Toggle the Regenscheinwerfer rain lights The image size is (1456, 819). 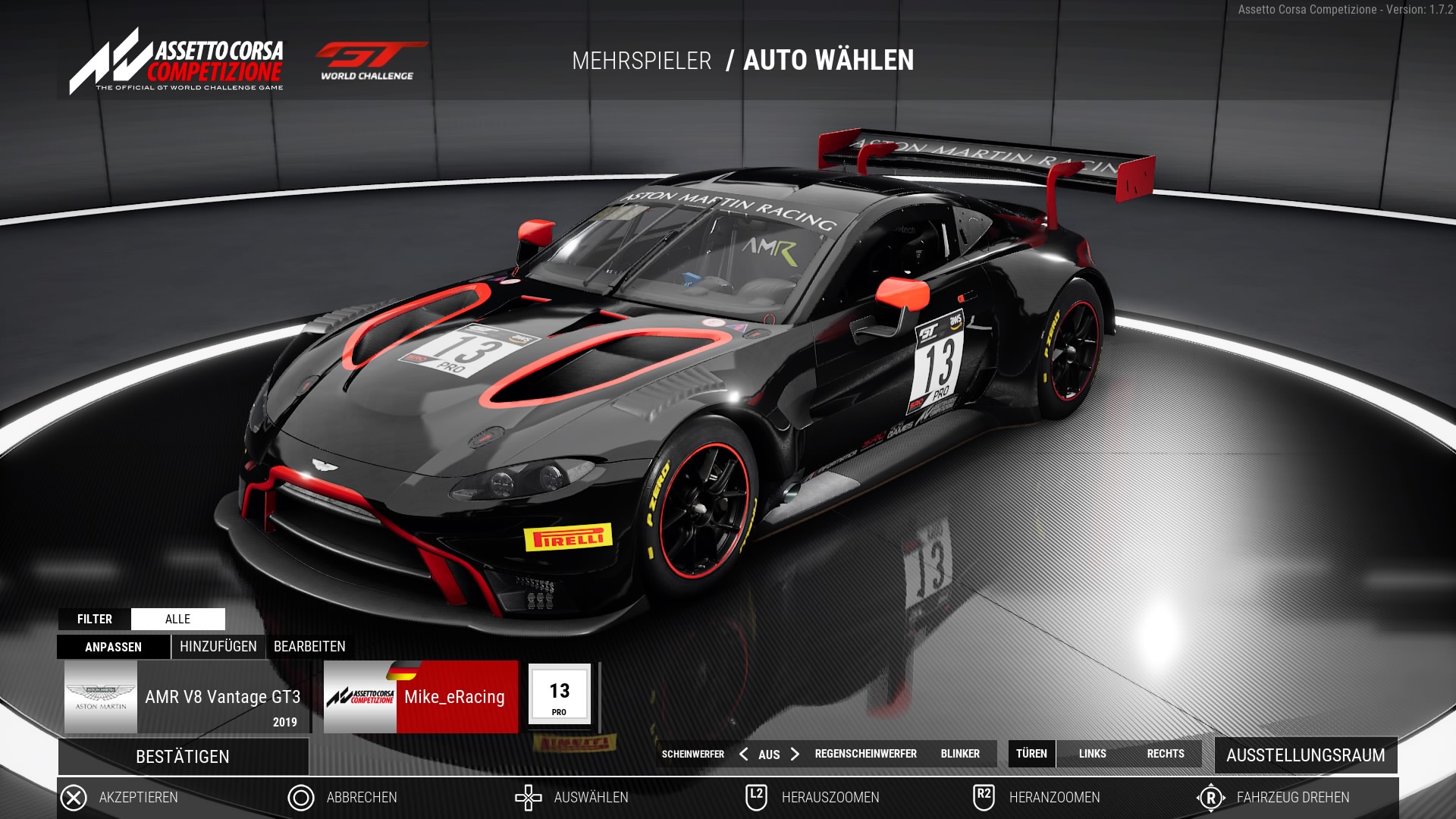tap(865, 754)
